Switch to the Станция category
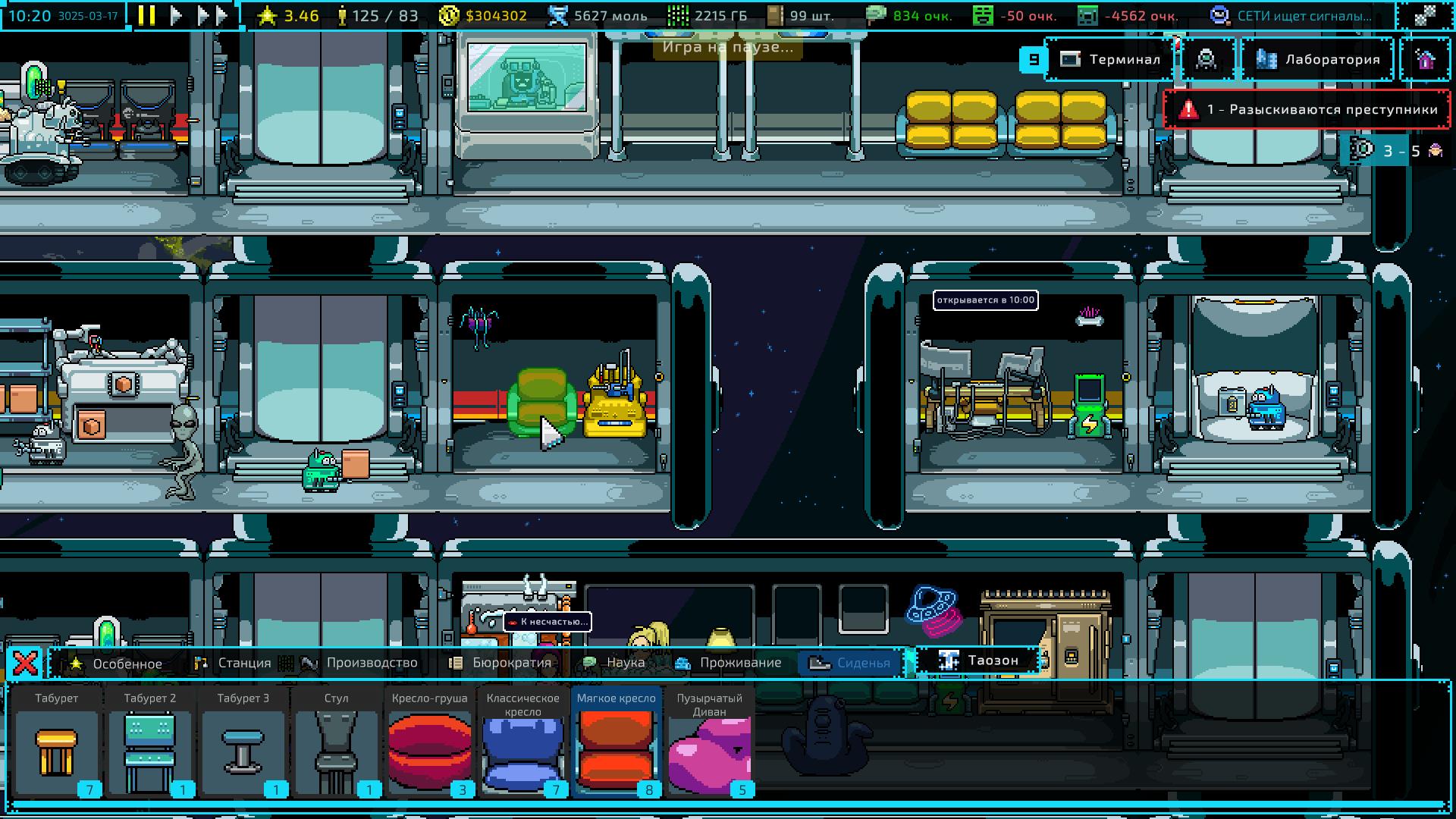The image size is (1456, 819). tap(234, 664)
